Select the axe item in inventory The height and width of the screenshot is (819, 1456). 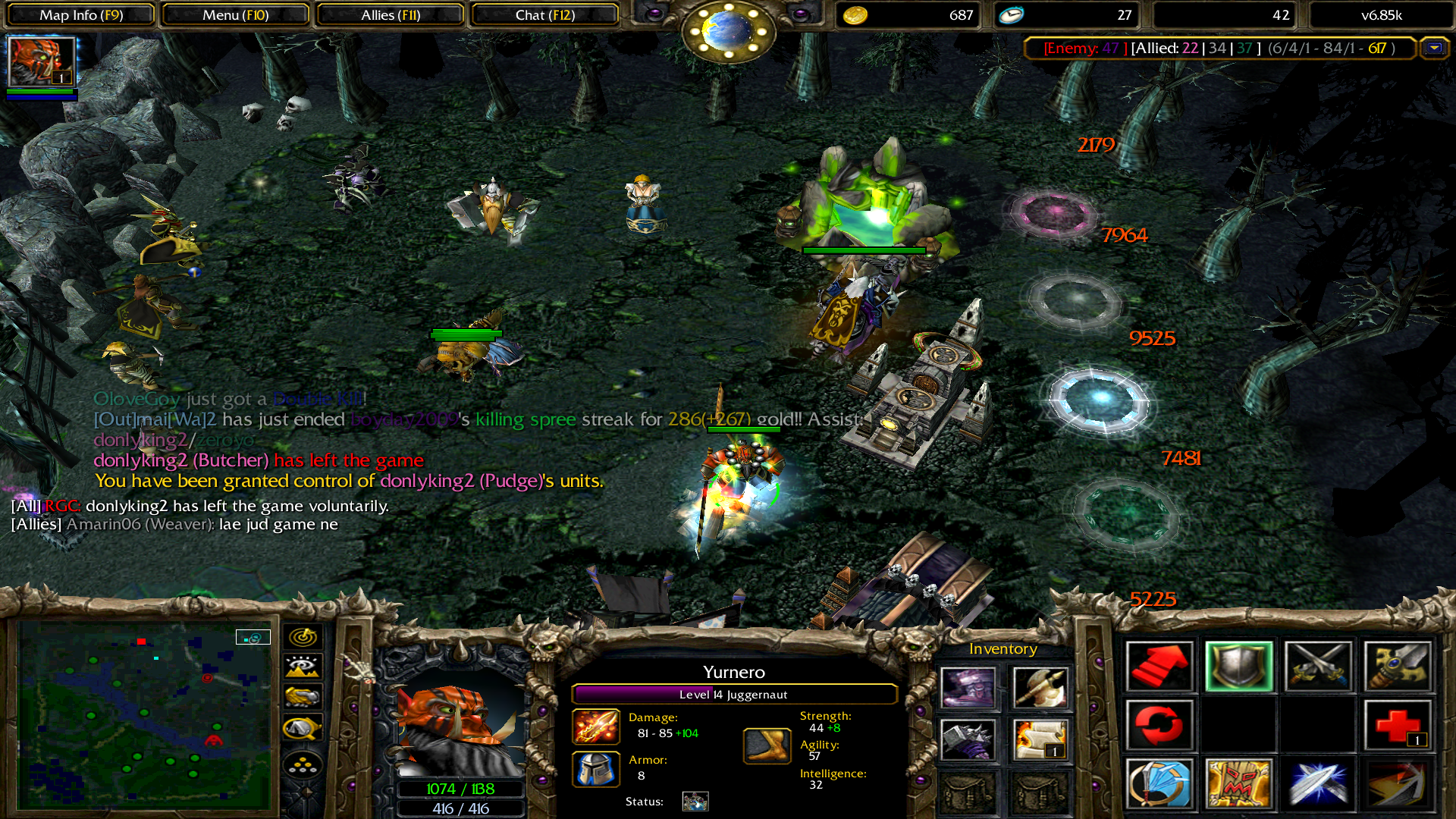pos(1040,688)
